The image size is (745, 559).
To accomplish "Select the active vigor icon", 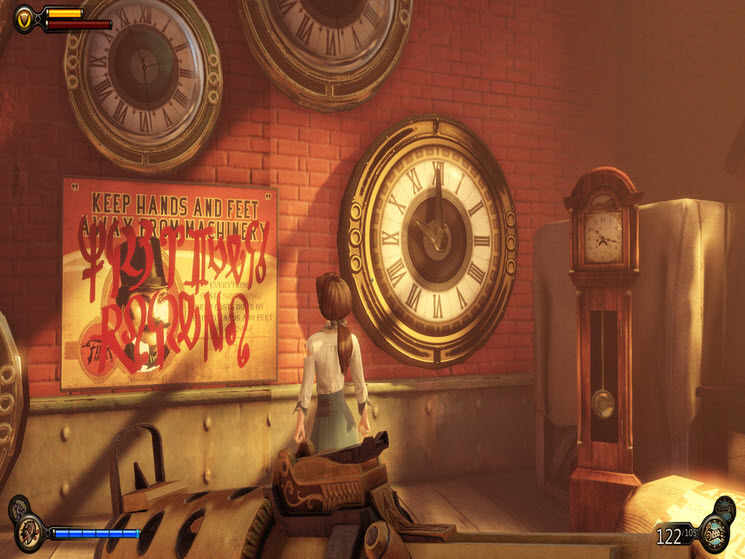I will click(29, 532).
